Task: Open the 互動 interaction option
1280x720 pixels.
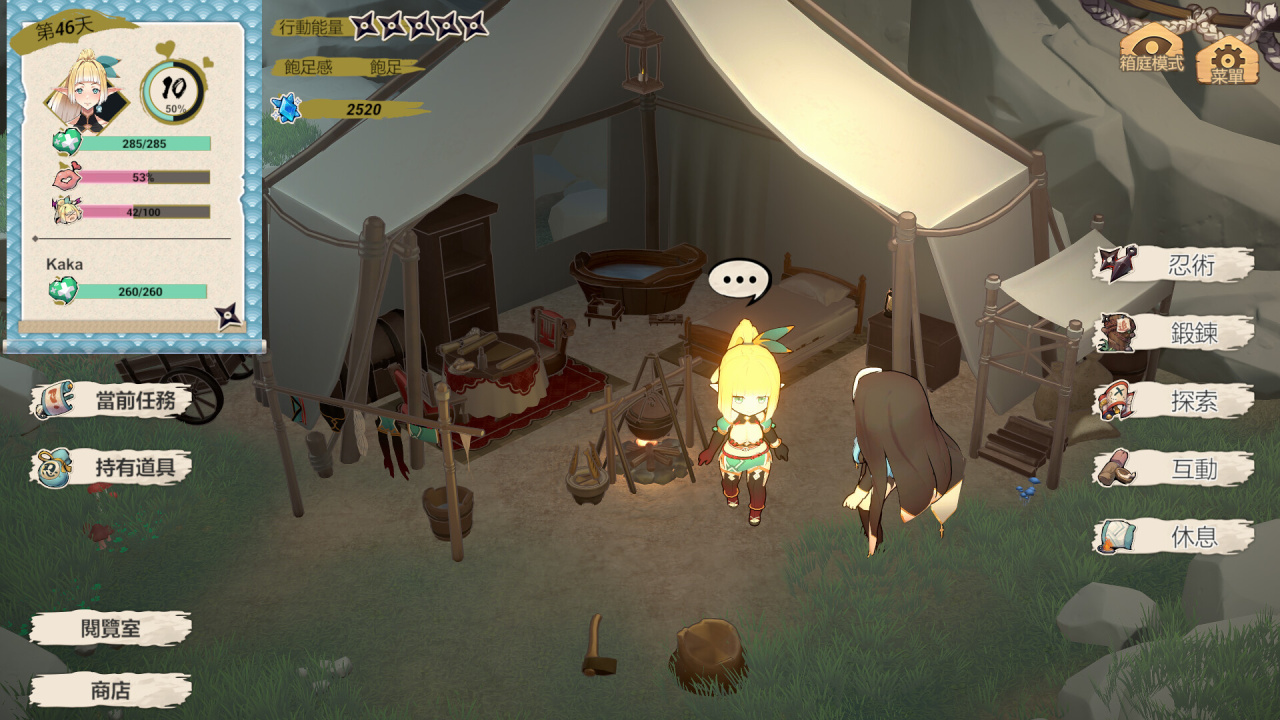Action: 1175,469
